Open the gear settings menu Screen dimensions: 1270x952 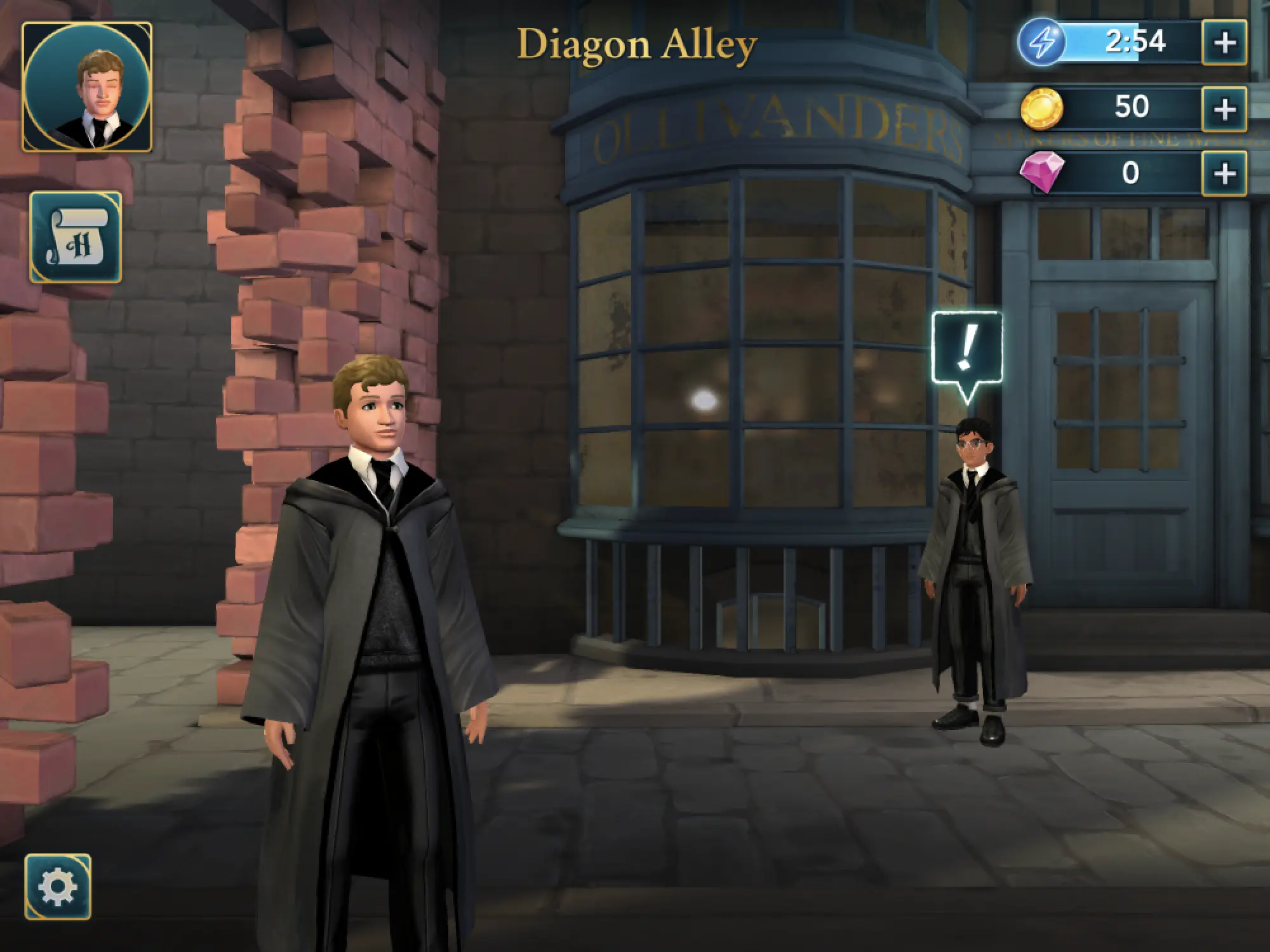pyautogui.click(x=58, y=887)
